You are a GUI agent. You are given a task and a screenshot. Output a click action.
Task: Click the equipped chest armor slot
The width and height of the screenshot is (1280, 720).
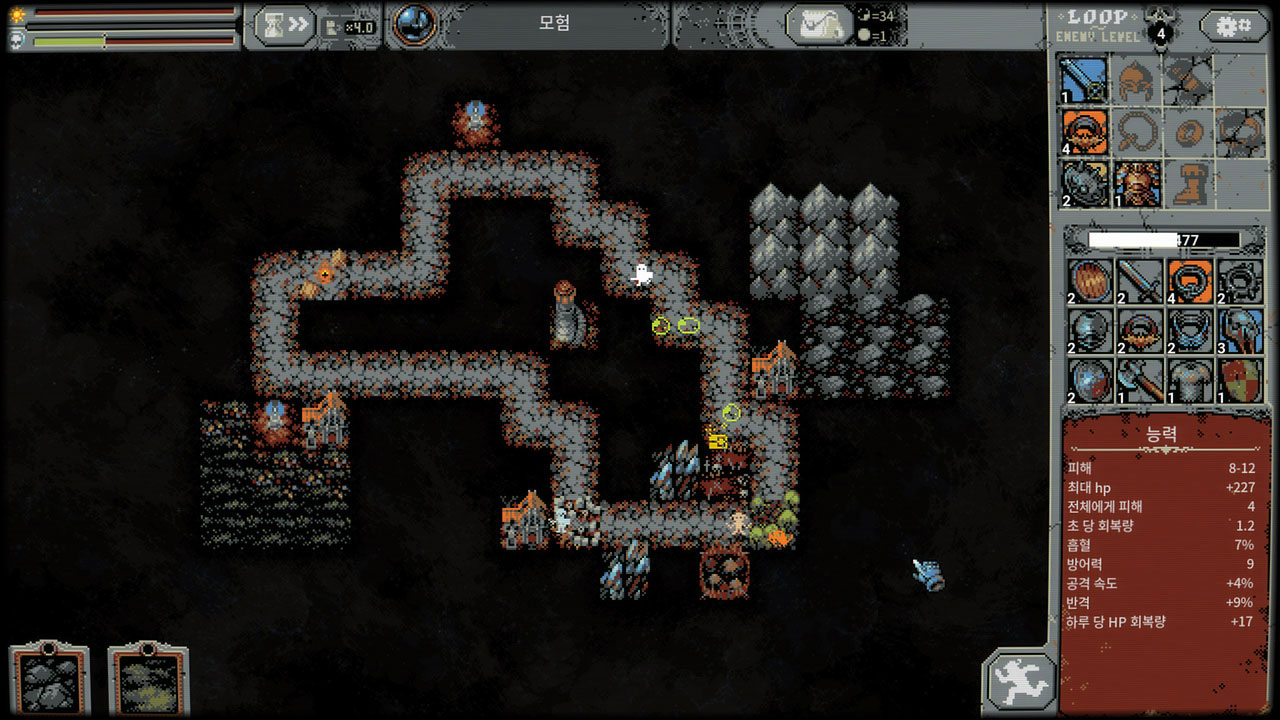(1137, 184)
